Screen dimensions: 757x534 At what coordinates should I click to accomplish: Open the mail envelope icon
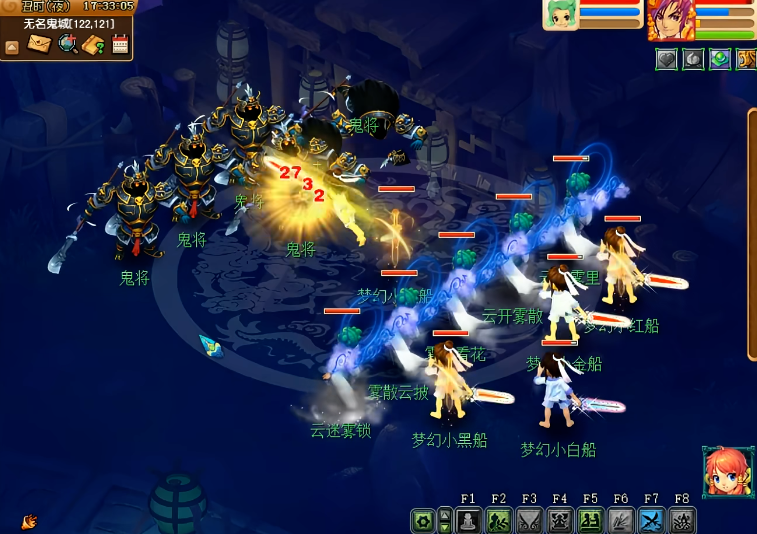pos(40,44)
